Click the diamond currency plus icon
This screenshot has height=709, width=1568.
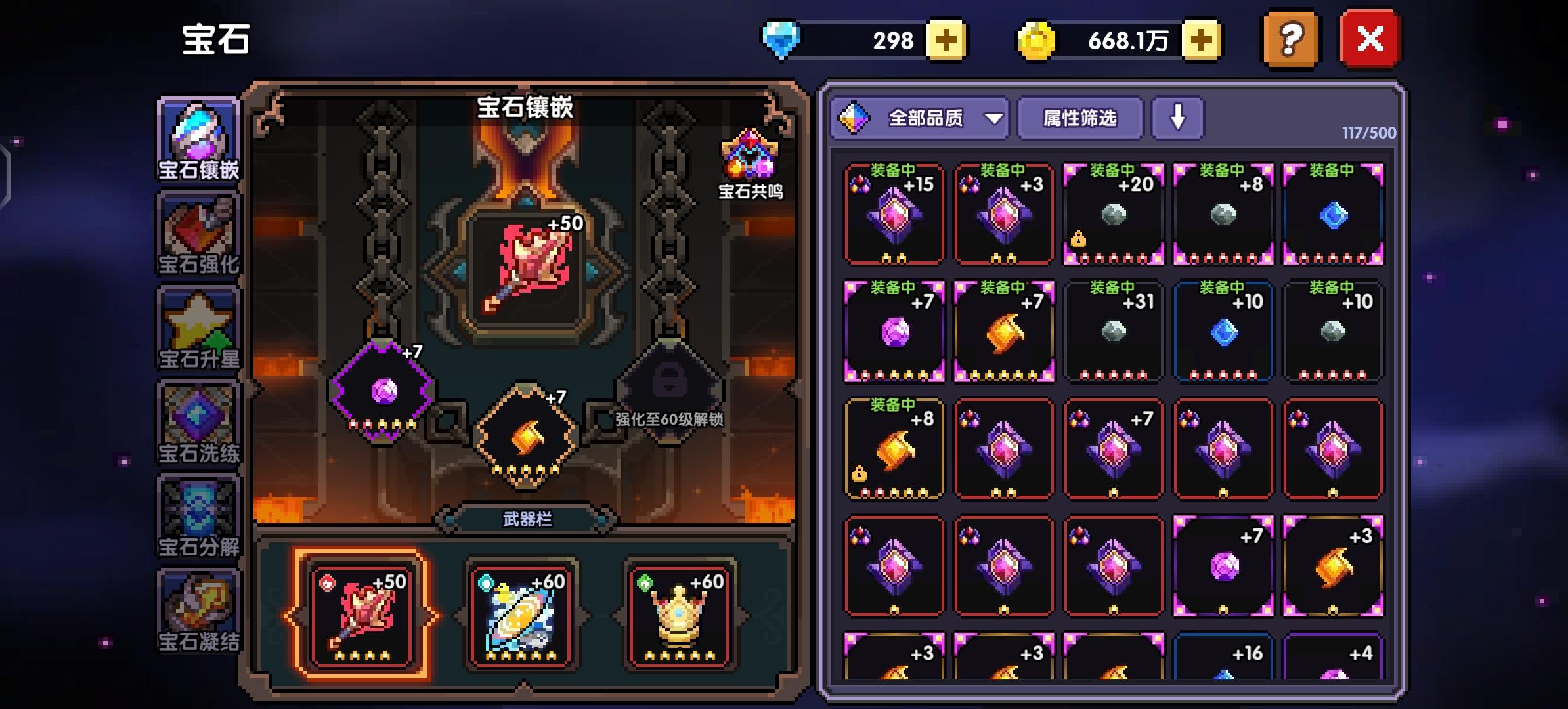[946, 41]
